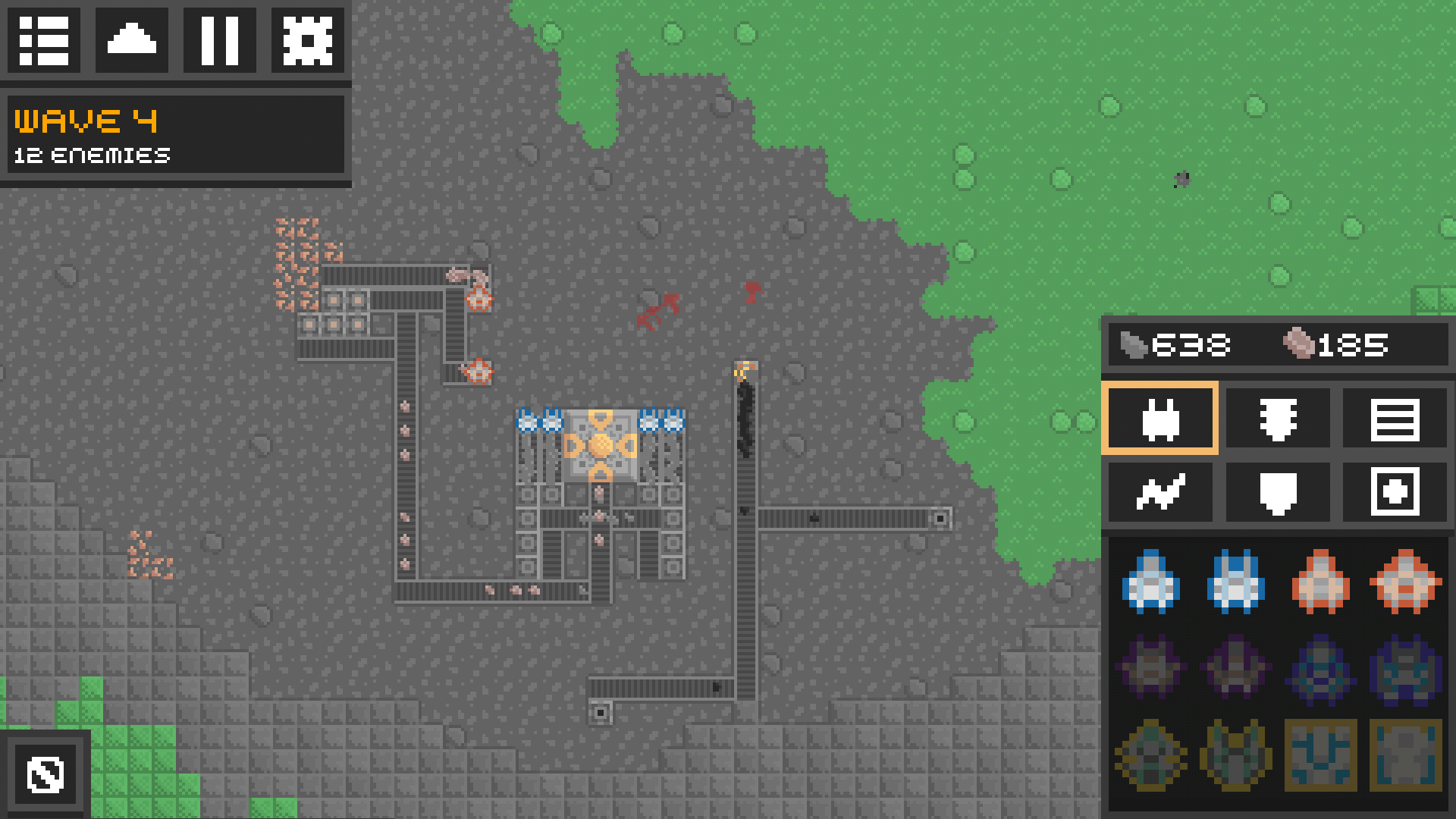Select the turrets category tab

(1159, 419)
